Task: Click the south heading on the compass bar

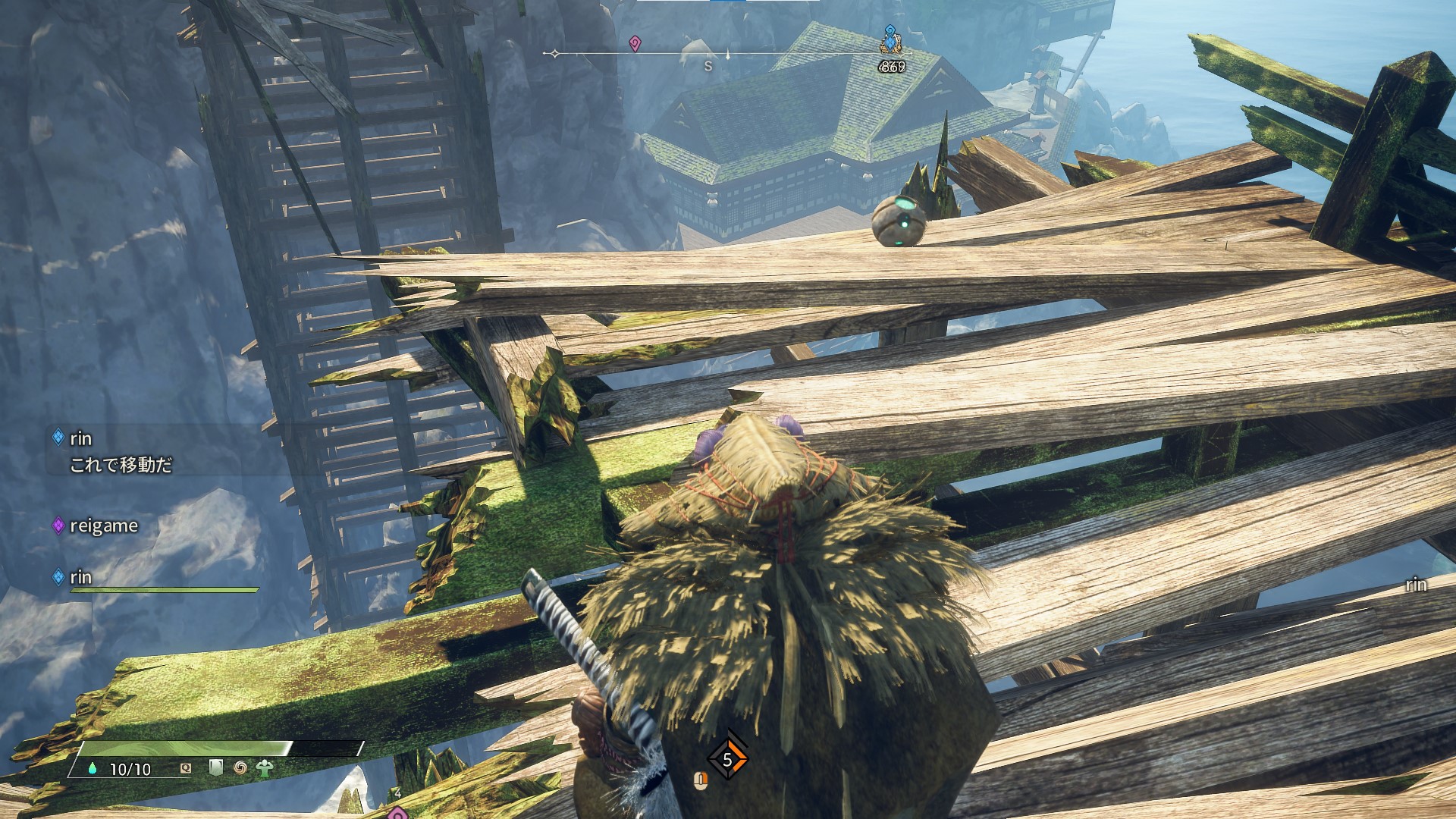Action: pos(708,67)
